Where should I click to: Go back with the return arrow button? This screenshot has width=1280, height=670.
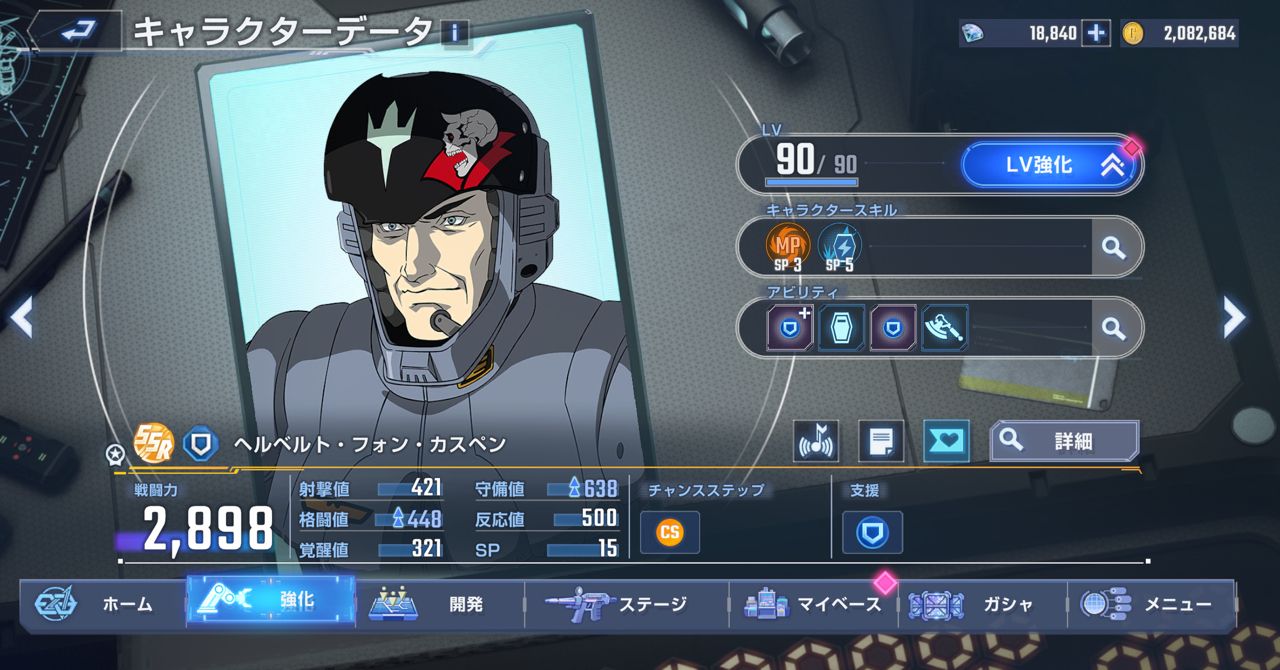coord(77,32)
